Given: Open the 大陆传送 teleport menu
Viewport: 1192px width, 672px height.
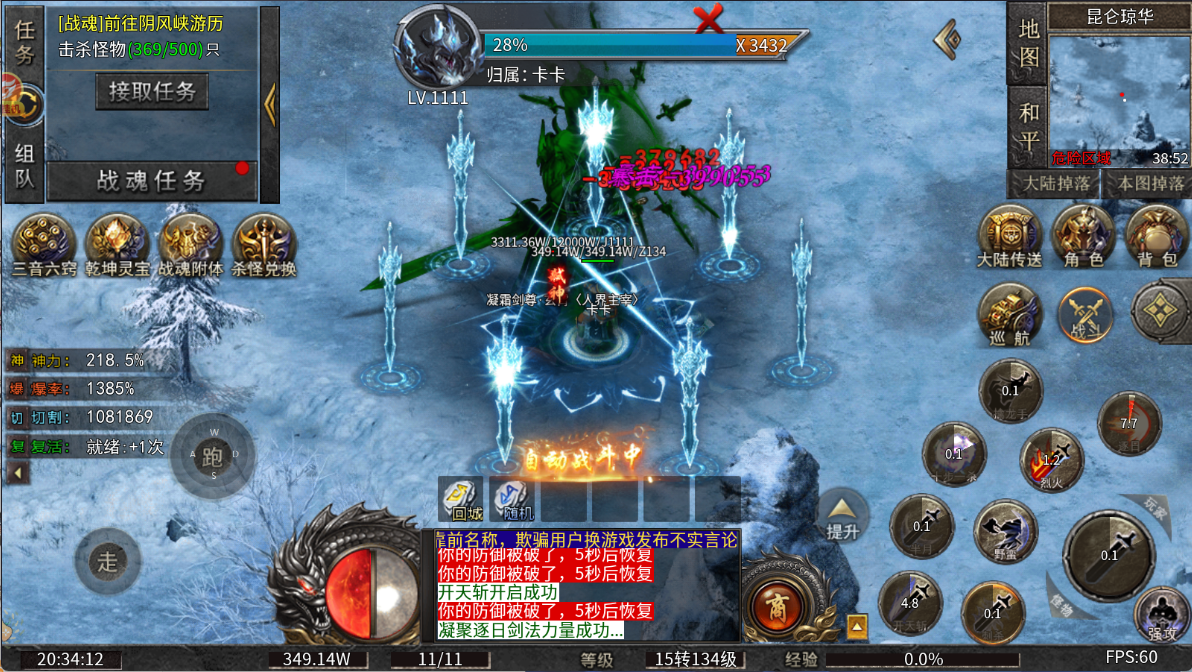Looking at the screenshot, I should click(x=1010, y=234).
